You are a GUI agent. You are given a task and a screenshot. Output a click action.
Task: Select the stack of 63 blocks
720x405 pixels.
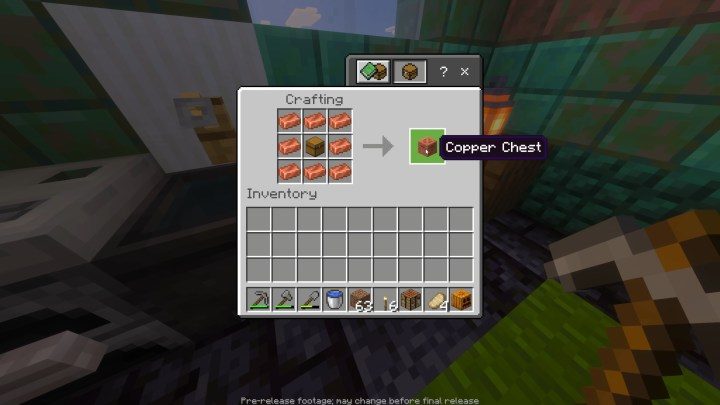click(359, 298)
